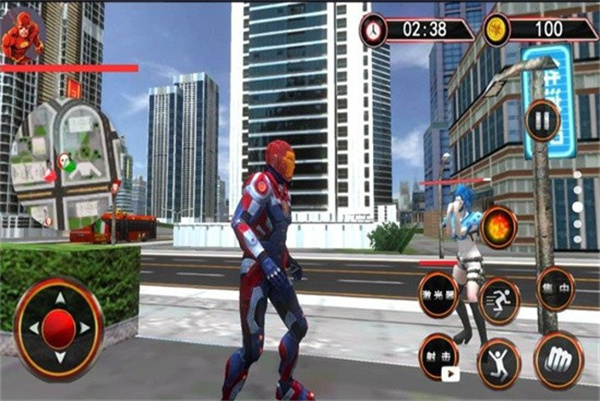The width and height of the screenshot is (600, 401).
Task: Pause the game with the pause button
Action: [543, 121]
